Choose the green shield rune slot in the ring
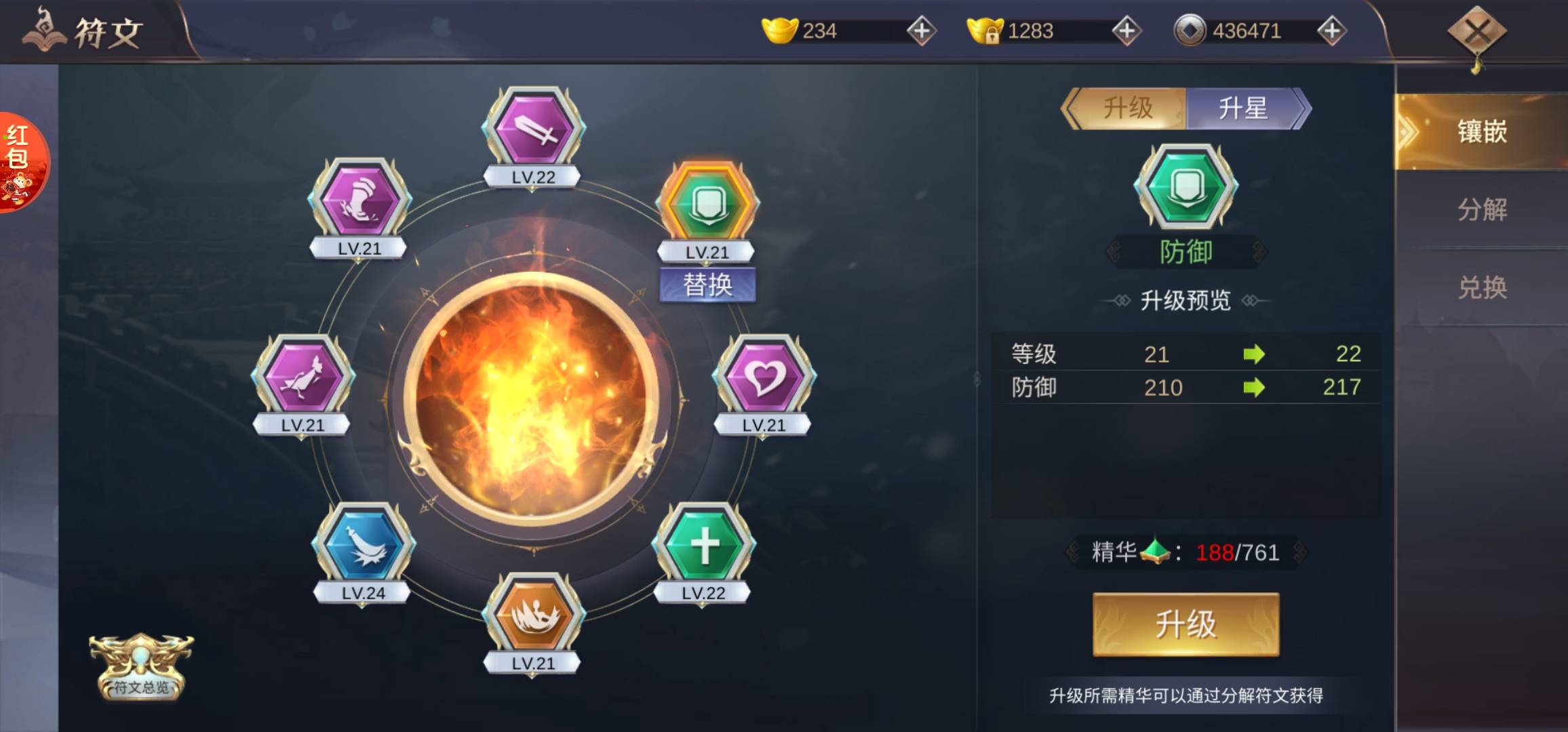This screenshot has height=732, width=1568. [x=707, y=204]
